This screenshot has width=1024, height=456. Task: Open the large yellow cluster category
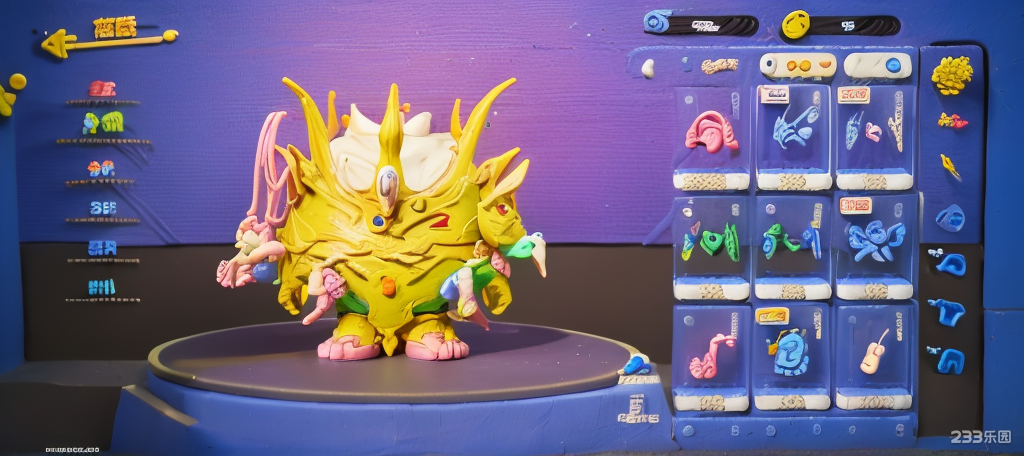coord(951,74)
